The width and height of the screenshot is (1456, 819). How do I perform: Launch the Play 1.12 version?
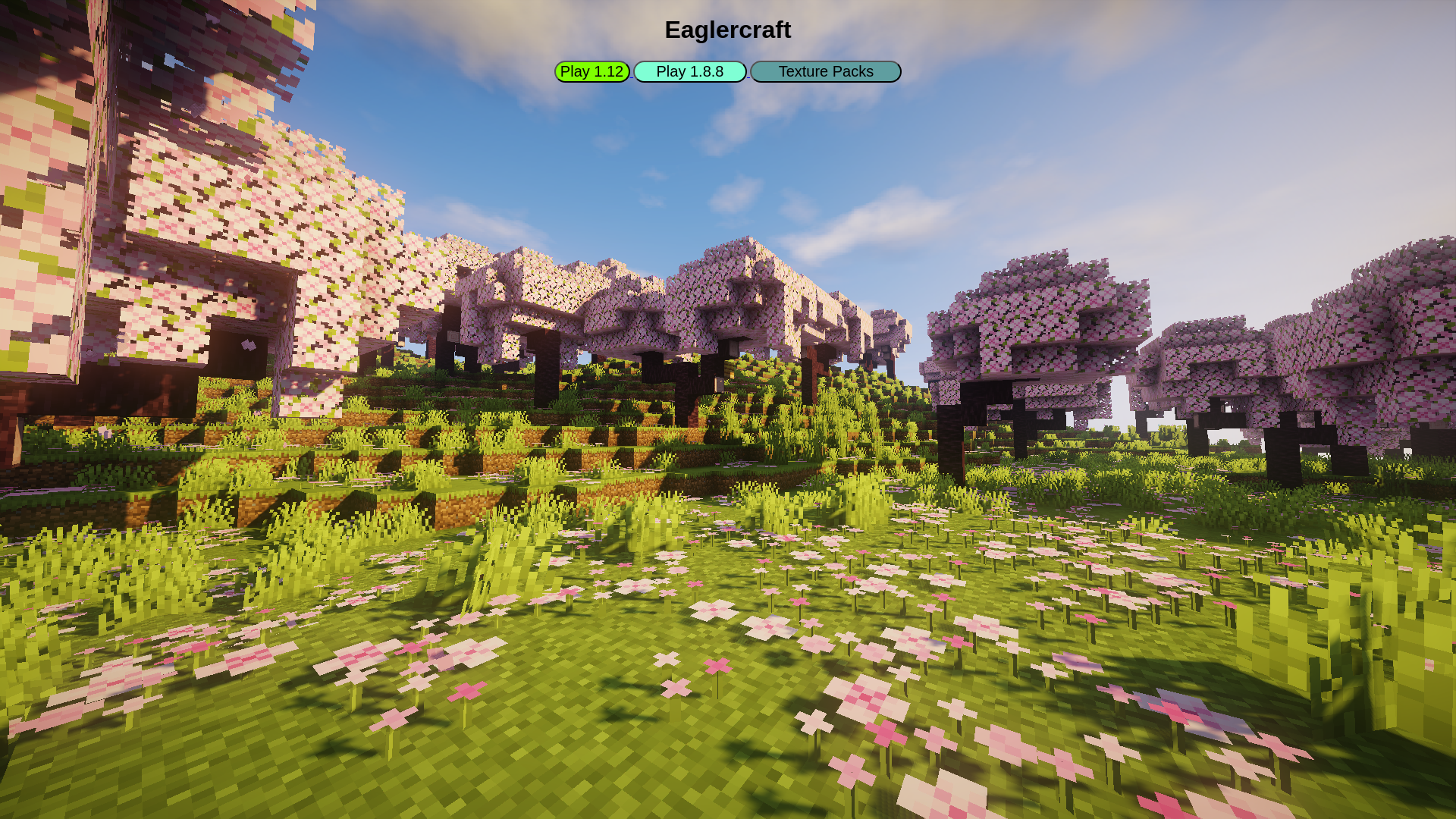point(591,71)
